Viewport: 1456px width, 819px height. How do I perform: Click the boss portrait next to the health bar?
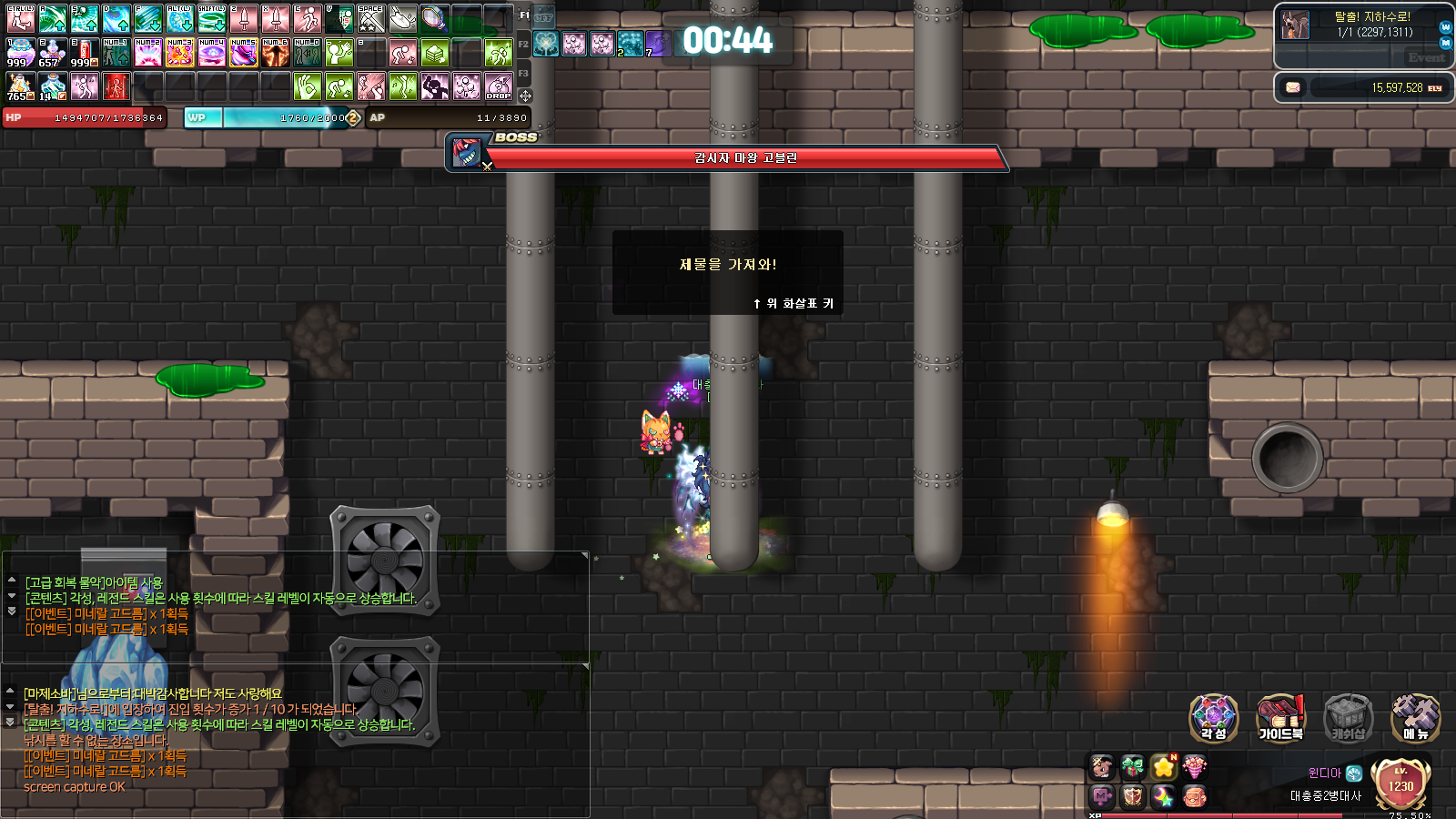[467, 152]
